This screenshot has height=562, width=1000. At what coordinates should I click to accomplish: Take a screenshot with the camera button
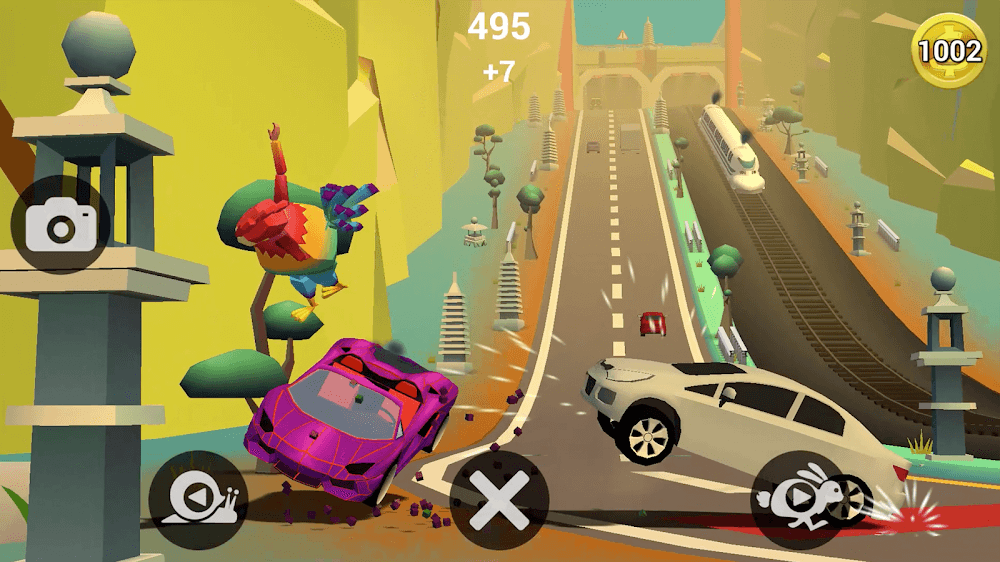point(60,224)
